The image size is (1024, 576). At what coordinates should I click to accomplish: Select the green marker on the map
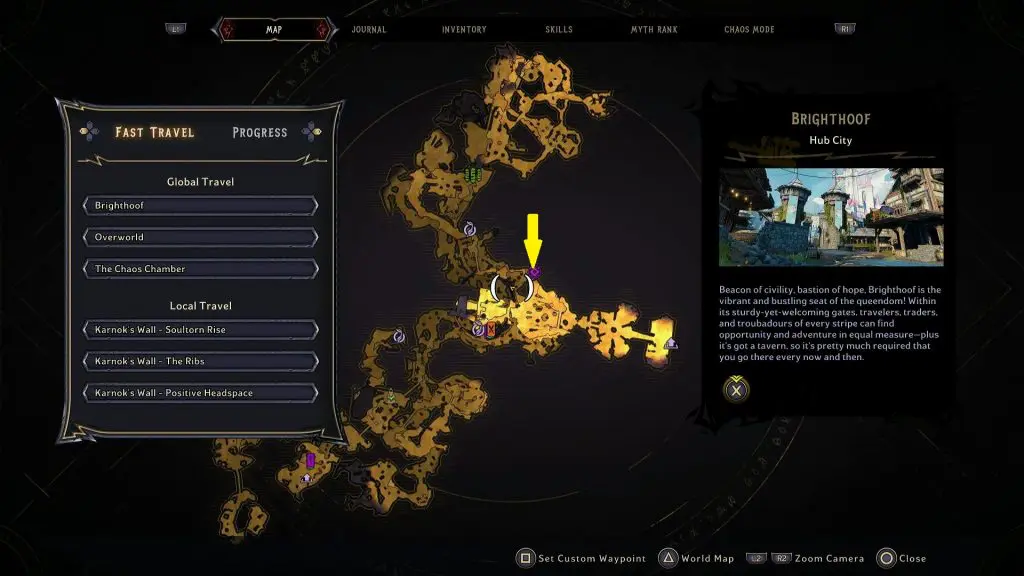tap(472, 176)
